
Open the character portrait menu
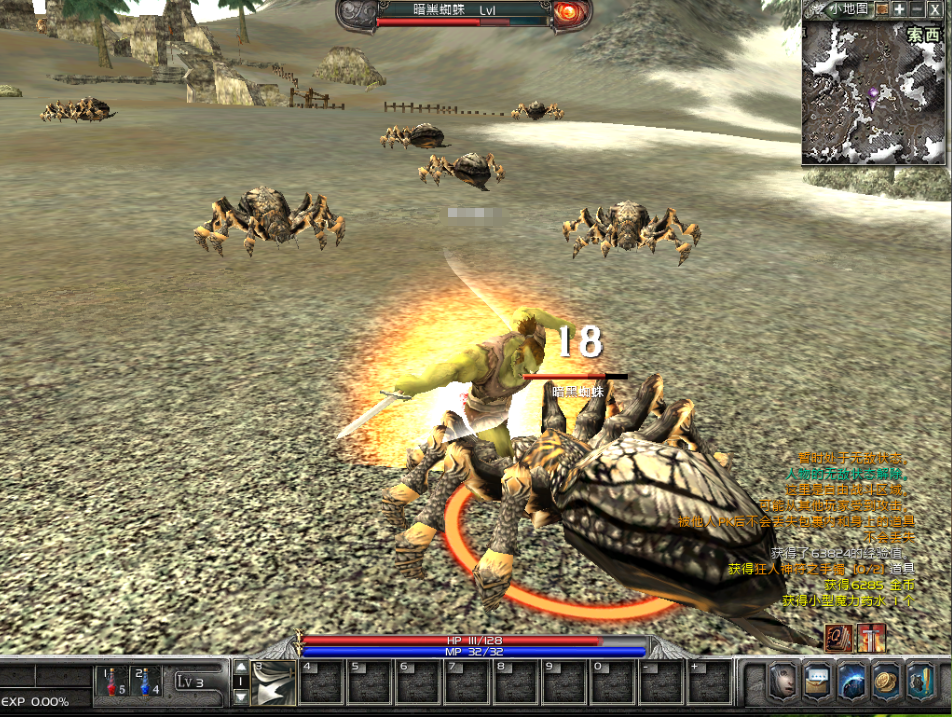[x=783, y=682]
